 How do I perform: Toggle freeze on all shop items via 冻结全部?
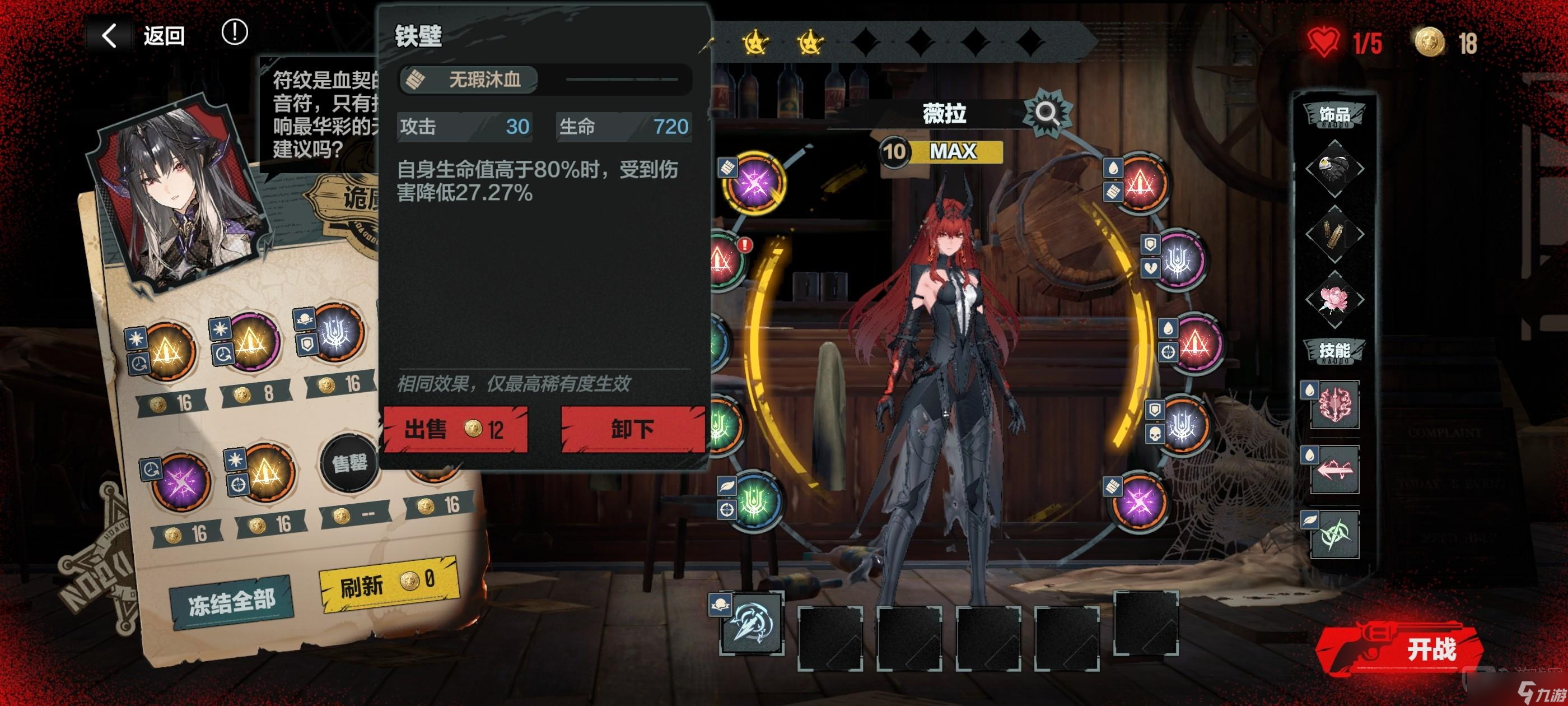pos(232,616)
